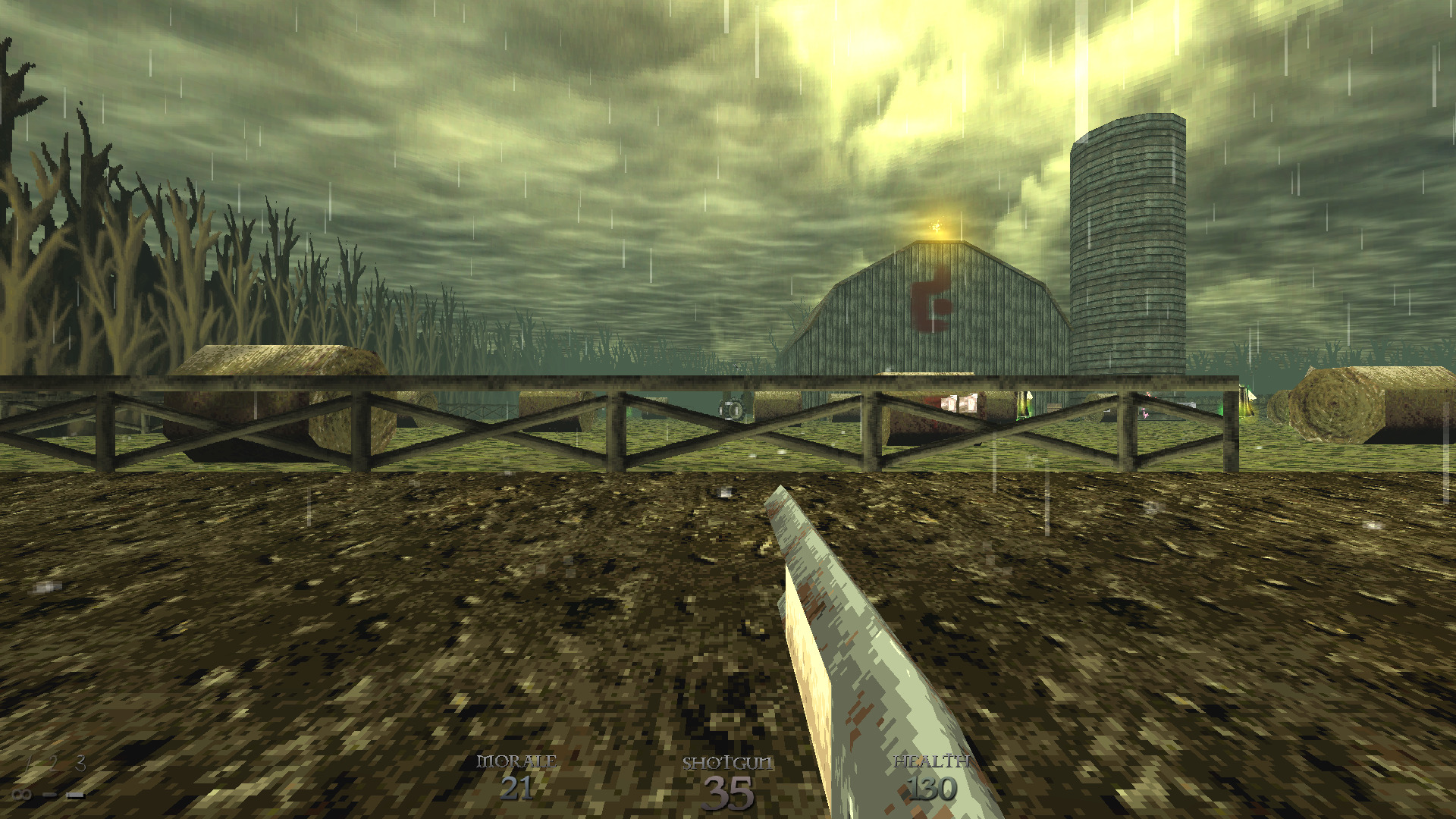Select weapon slot 1 in weapon bar
This screenshot has width=1456, height=819.
pyautogui.click(x=27, y=764)
